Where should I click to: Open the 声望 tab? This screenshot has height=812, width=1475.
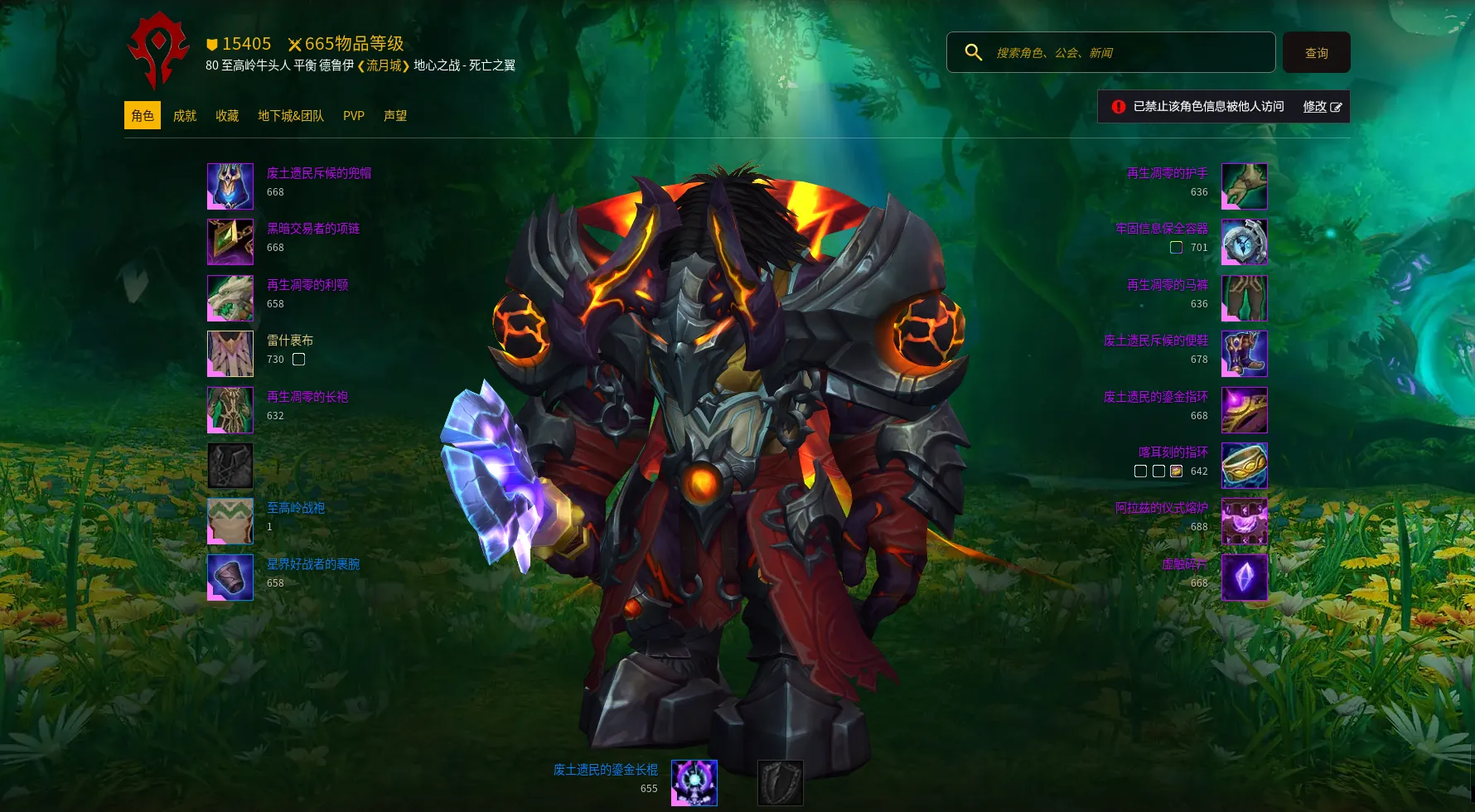(x=395, y=116)
